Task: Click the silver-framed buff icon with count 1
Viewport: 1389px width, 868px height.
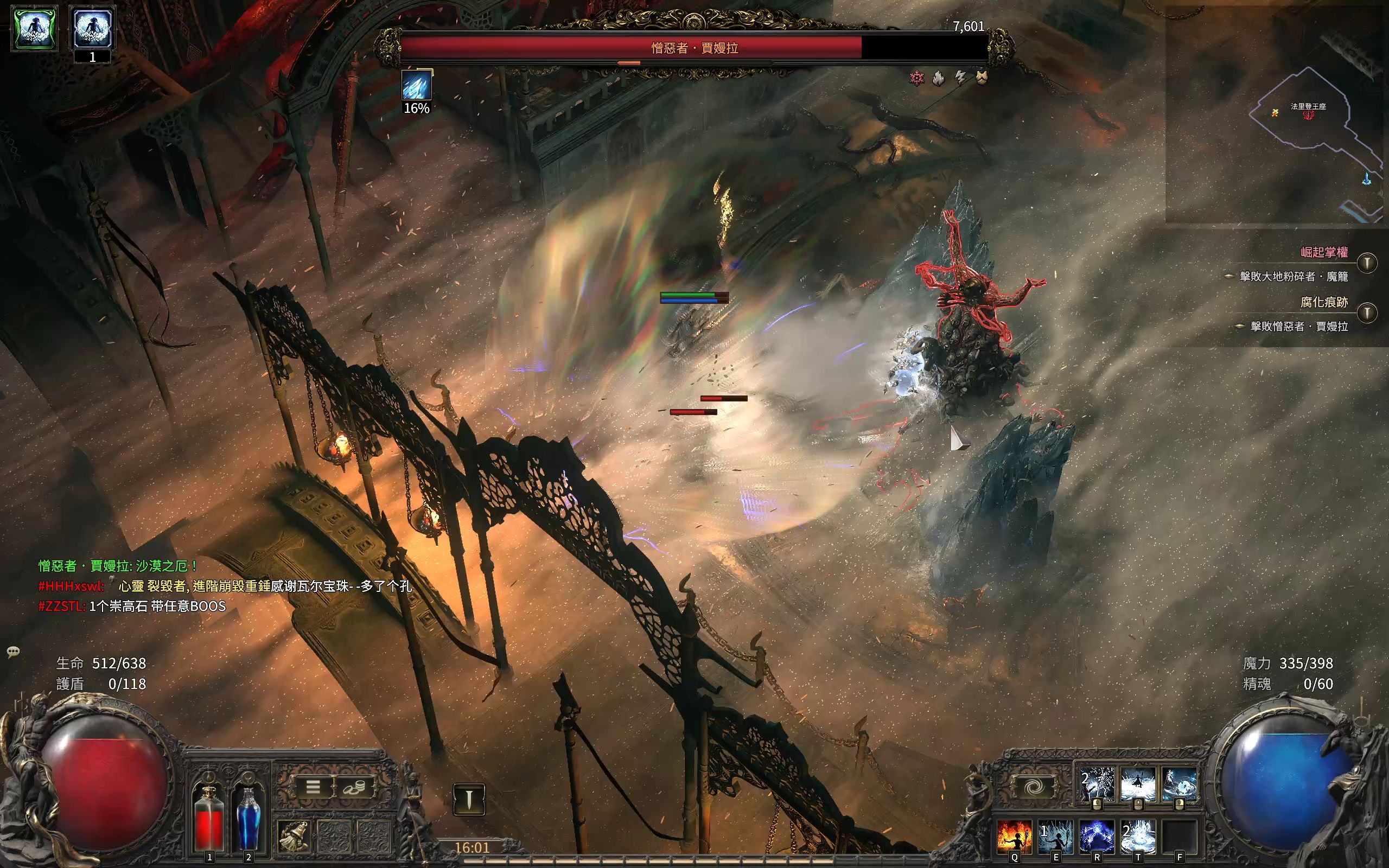Action: coord(92,28)
